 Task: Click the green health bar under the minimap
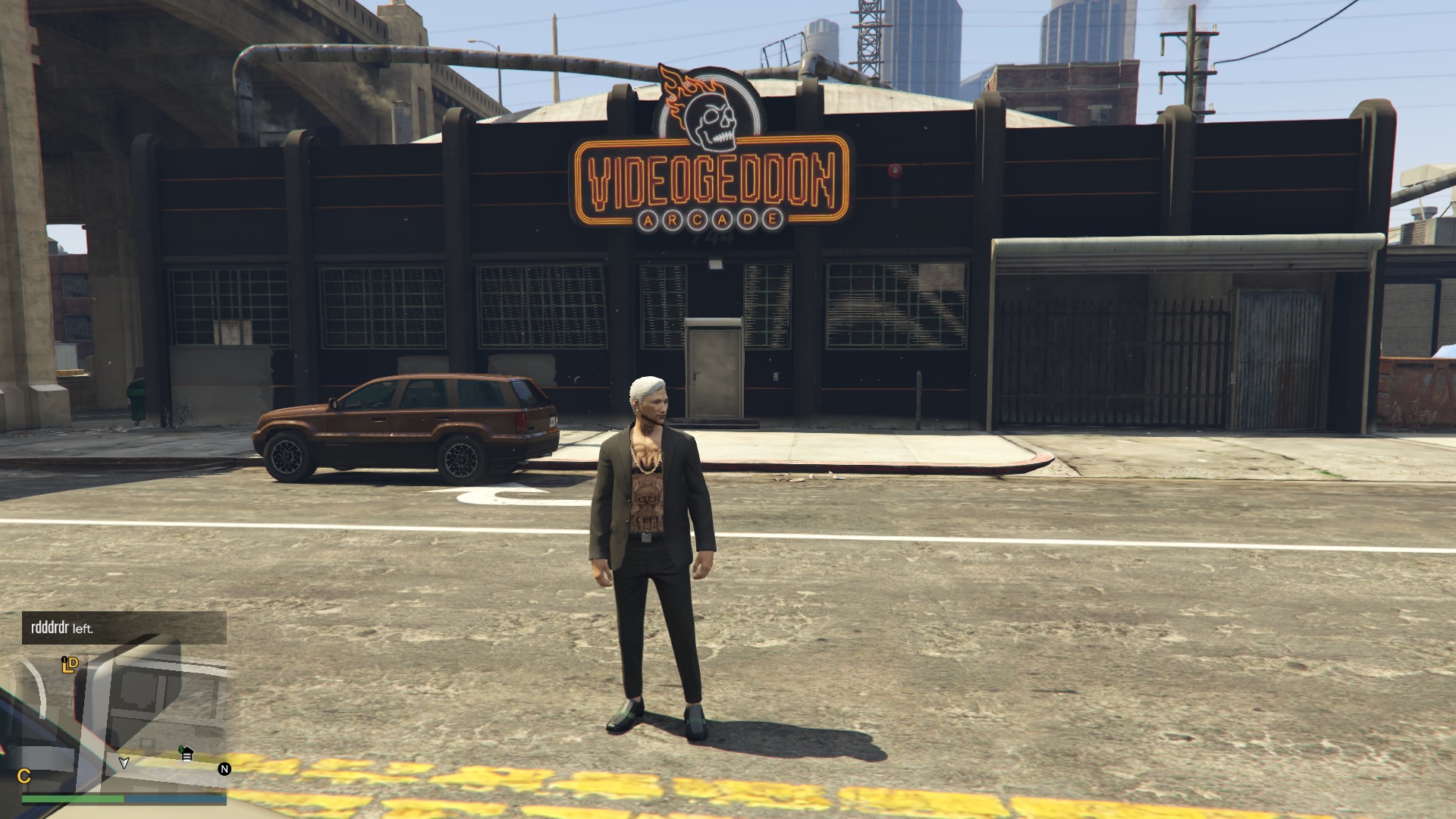coord(73,799)
